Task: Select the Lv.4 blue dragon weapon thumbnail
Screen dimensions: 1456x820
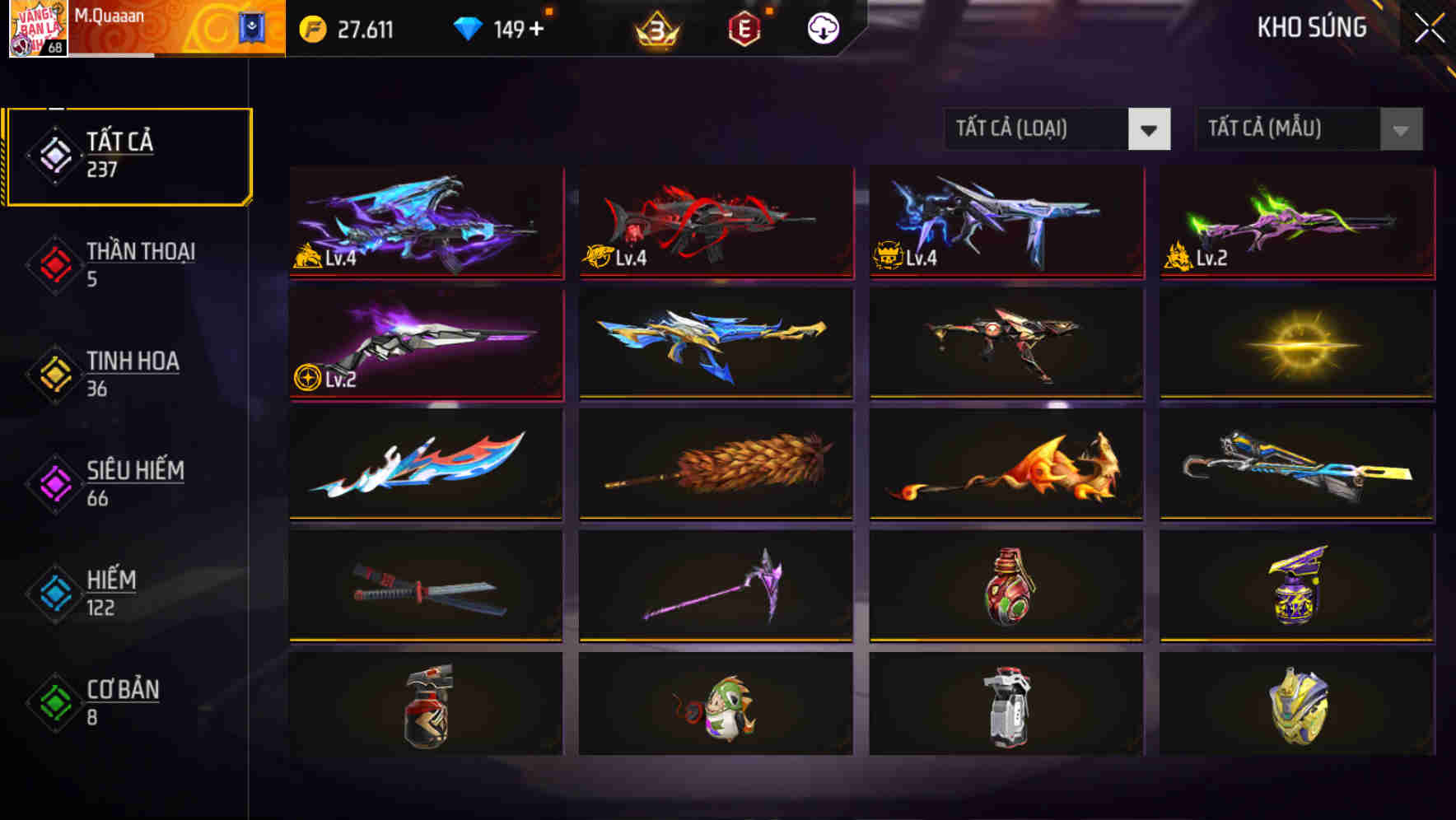Action: click(425, 223)
